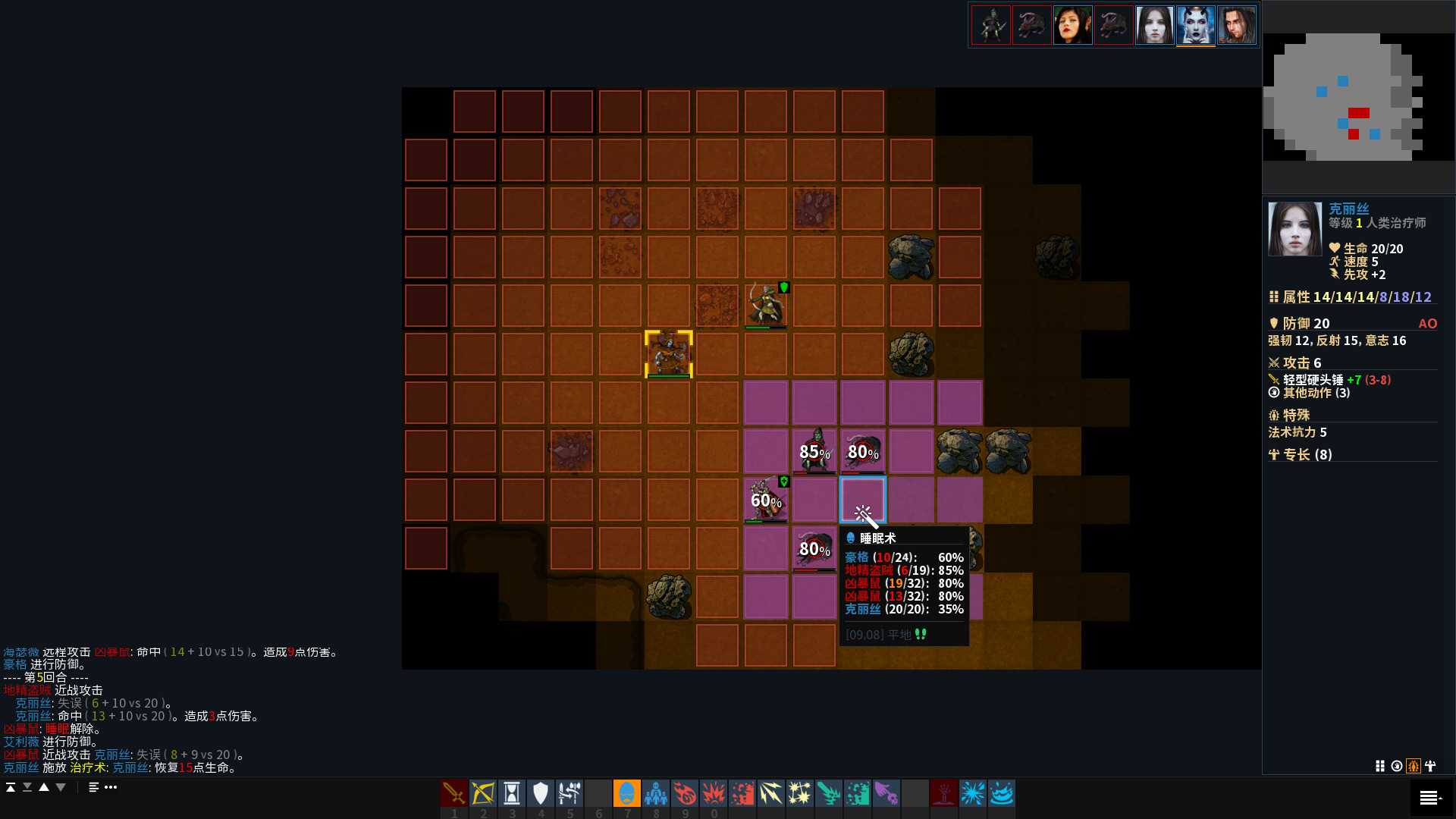Click the goblin portrait in turn order
The image size is (1456, 819).
pos(991,25)
